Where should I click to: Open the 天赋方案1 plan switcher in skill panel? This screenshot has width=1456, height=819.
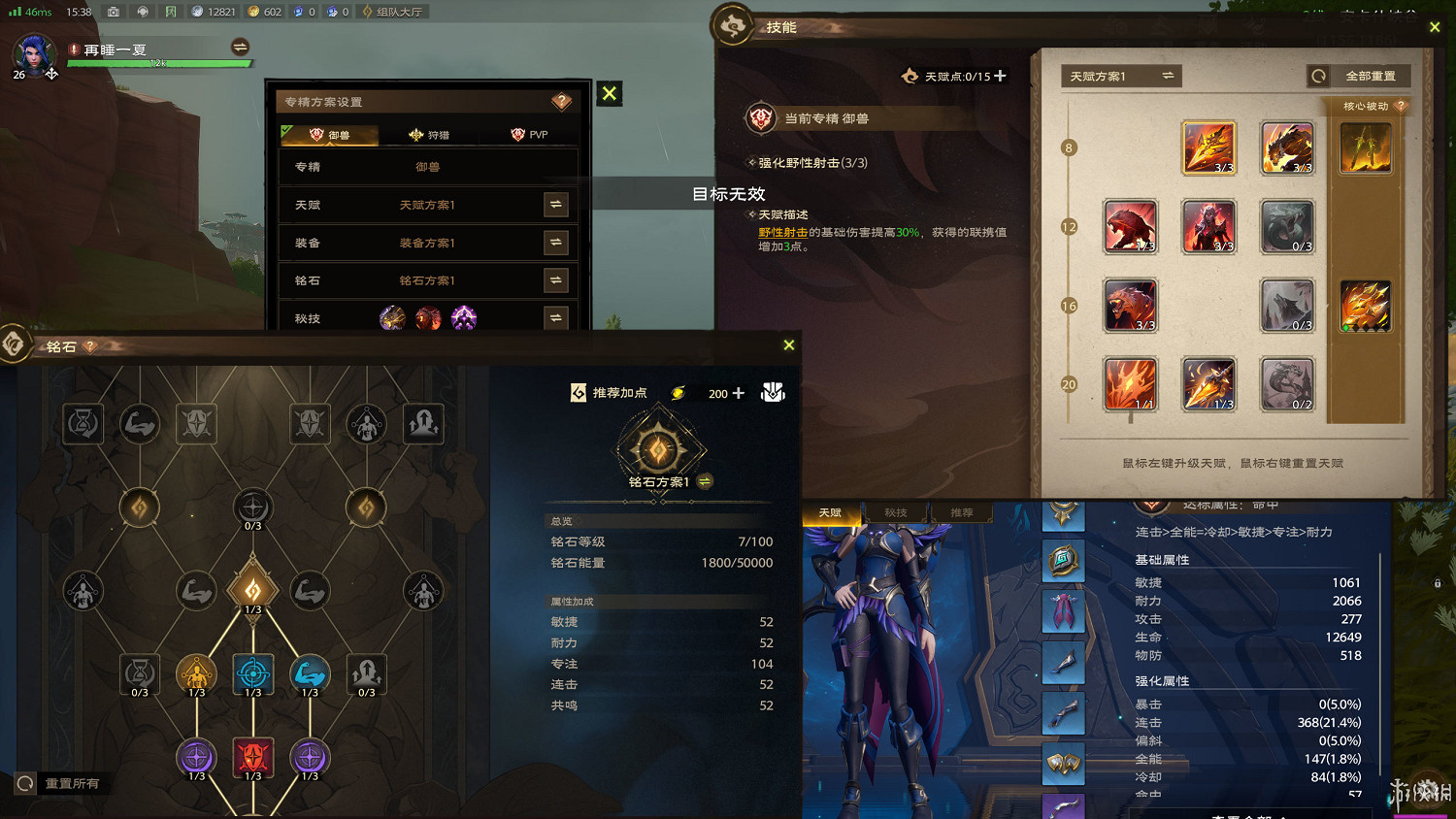point(1120,76)
